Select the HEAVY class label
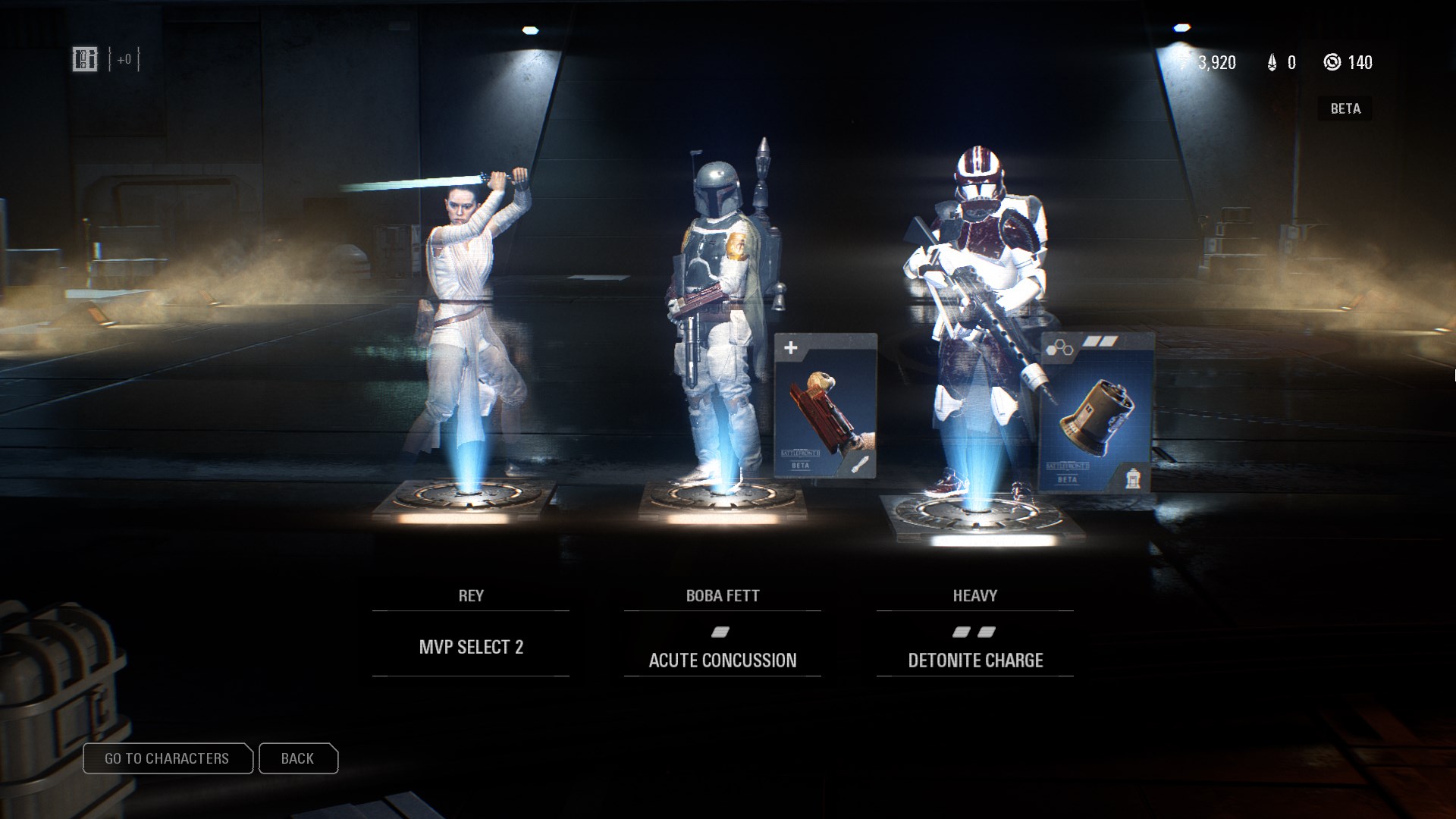Viewport: 1456px width, 819px height. (976, 596)
